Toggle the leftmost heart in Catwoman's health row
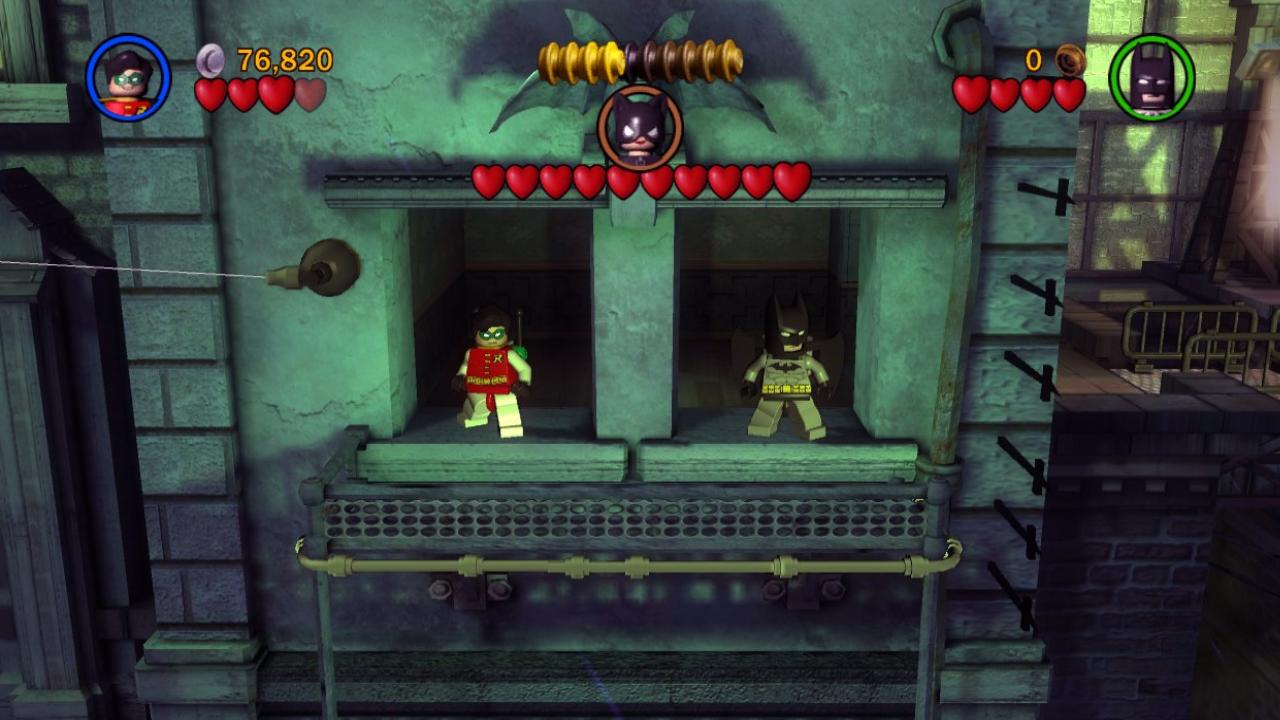1280x720 pixels. pos(490,180)
